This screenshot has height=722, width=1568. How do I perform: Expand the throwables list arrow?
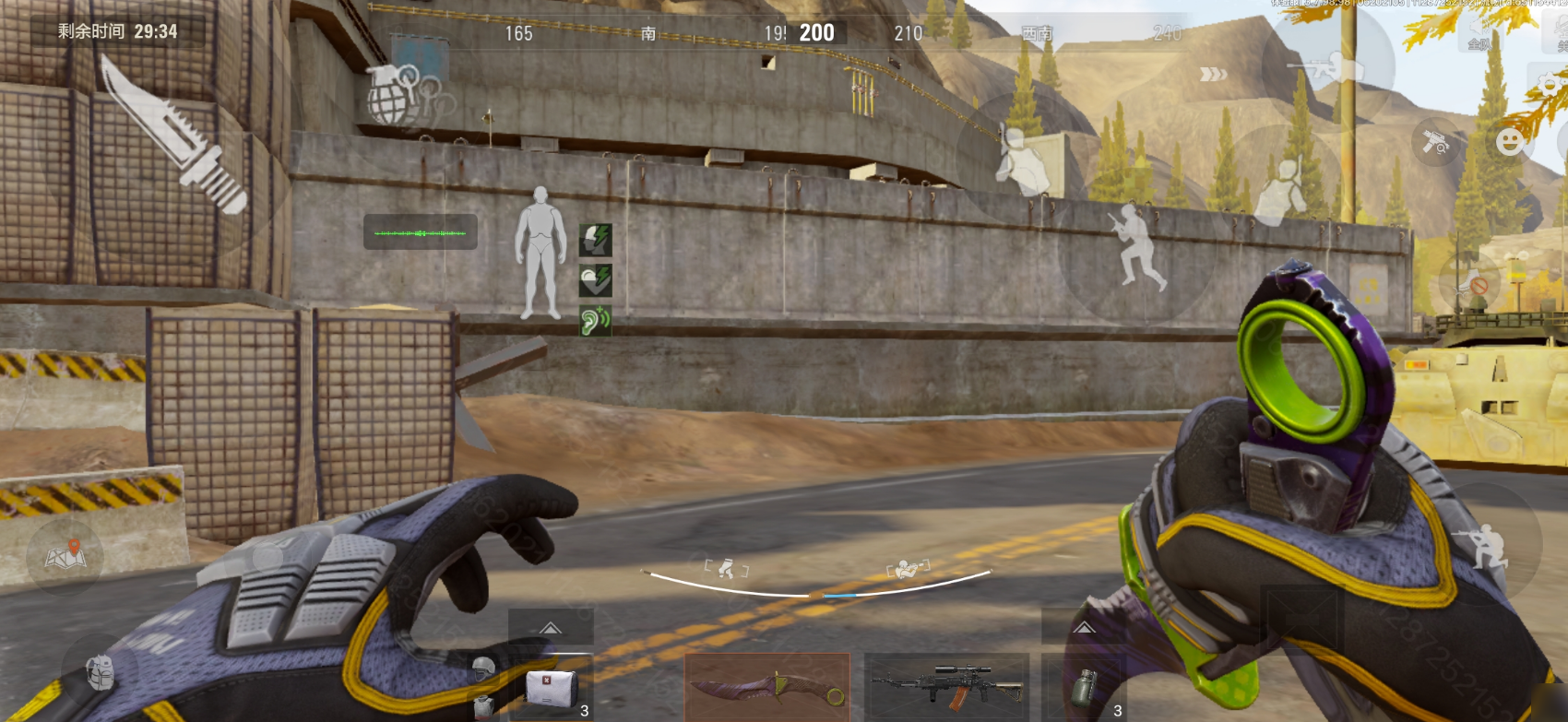point(1084,628)
